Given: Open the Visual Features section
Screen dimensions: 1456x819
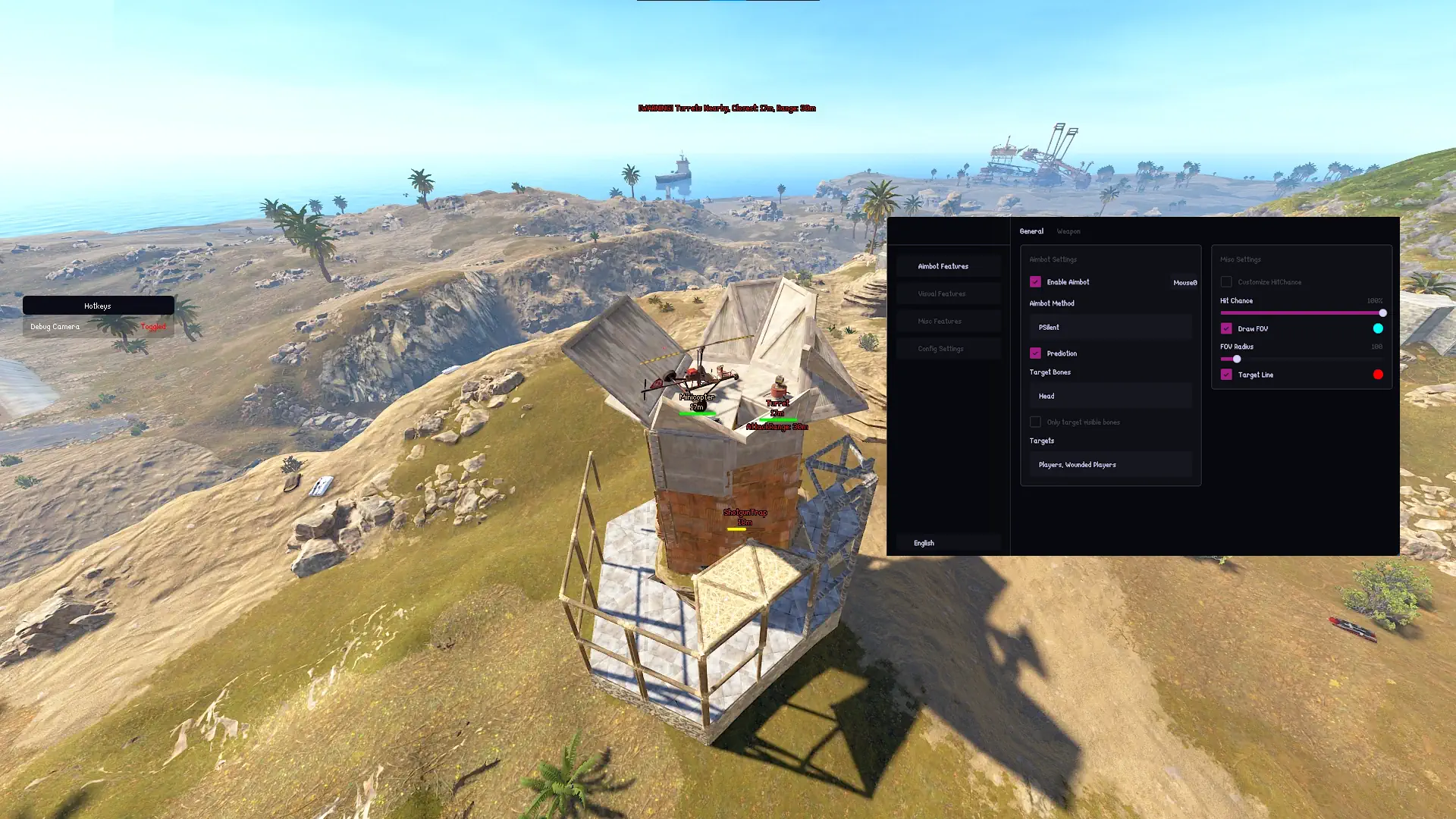Looking at the screenshot, I should pos(949,293).
